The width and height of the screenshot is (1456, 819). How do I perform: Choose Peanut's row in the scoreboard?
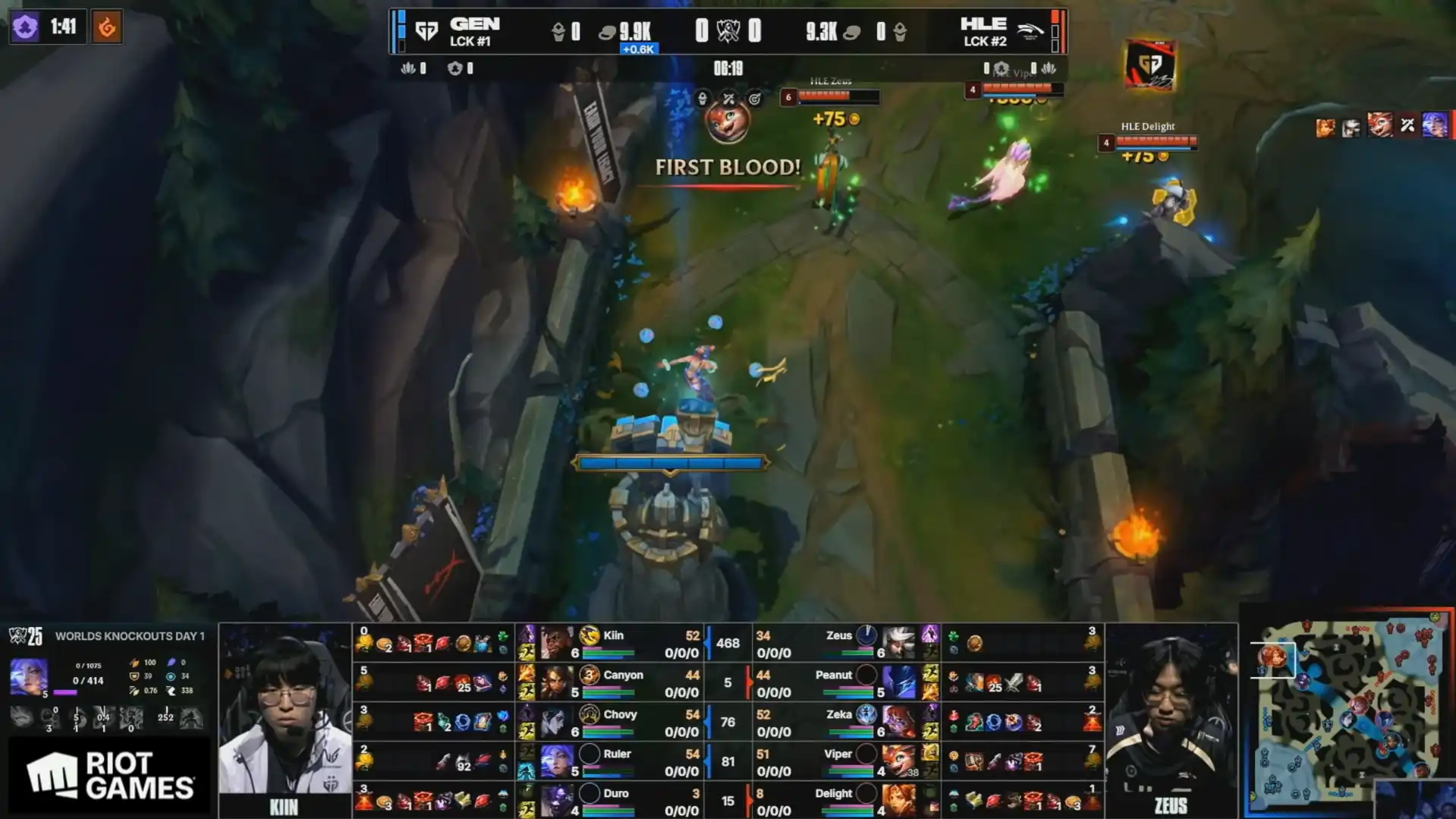pos(842,682)
